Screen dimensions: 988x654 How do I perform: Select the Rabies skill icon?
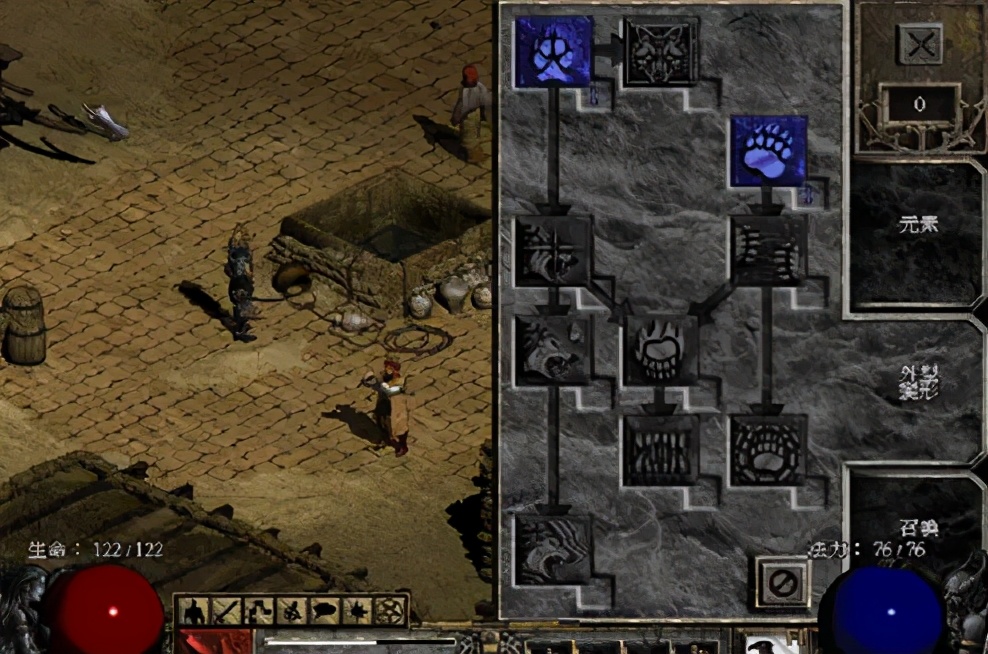point(554,350)
